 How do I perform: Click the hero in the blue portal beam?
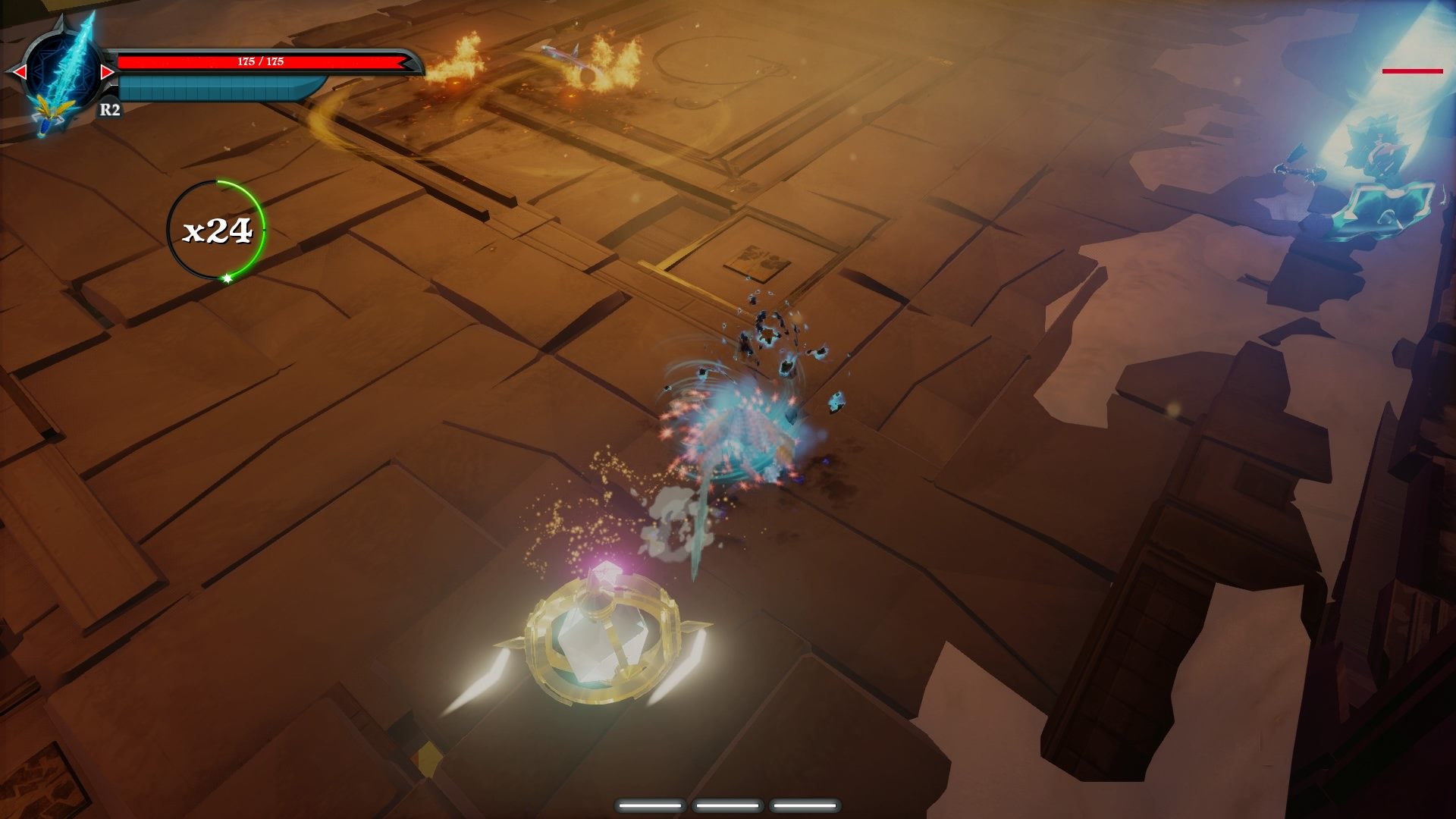[1380, 152]
